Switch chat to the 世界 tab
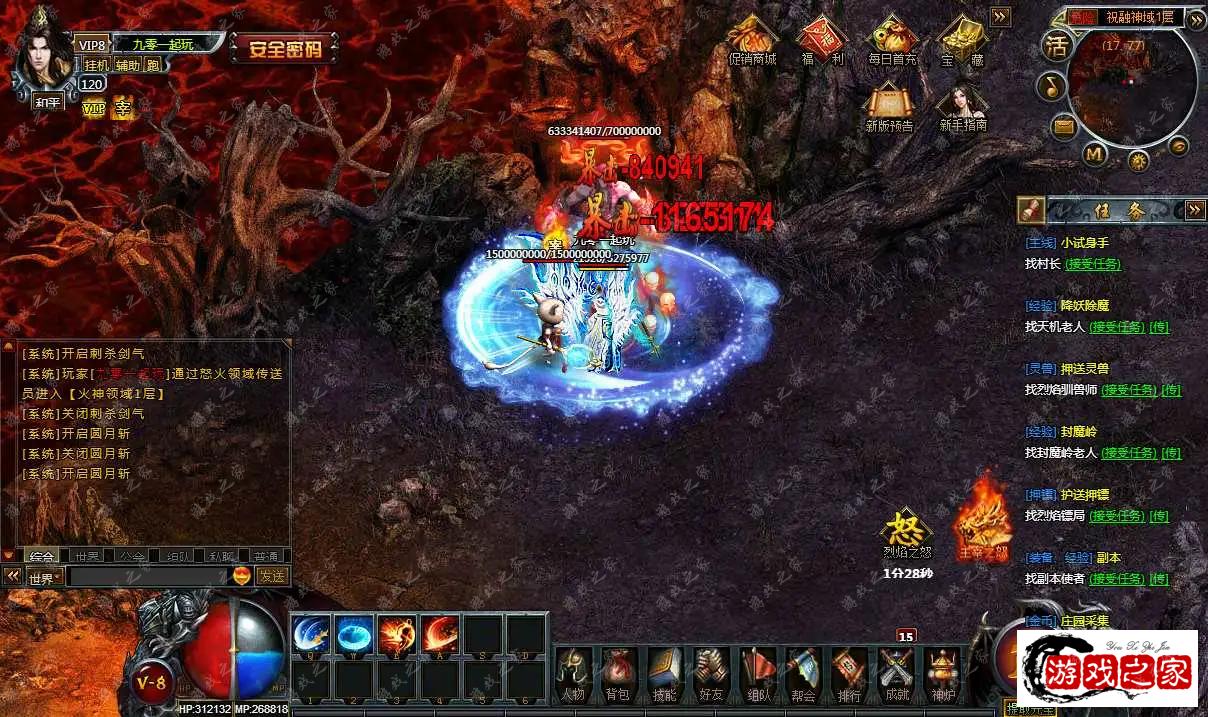 pyautogui.click(x=87, y=556)
